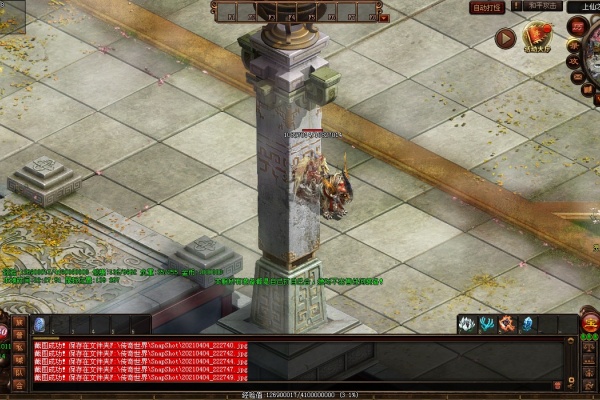This screenshot has height=400, width=600.
Task: Click the 攻 round button beside minimap
Action: pos(573,59)
